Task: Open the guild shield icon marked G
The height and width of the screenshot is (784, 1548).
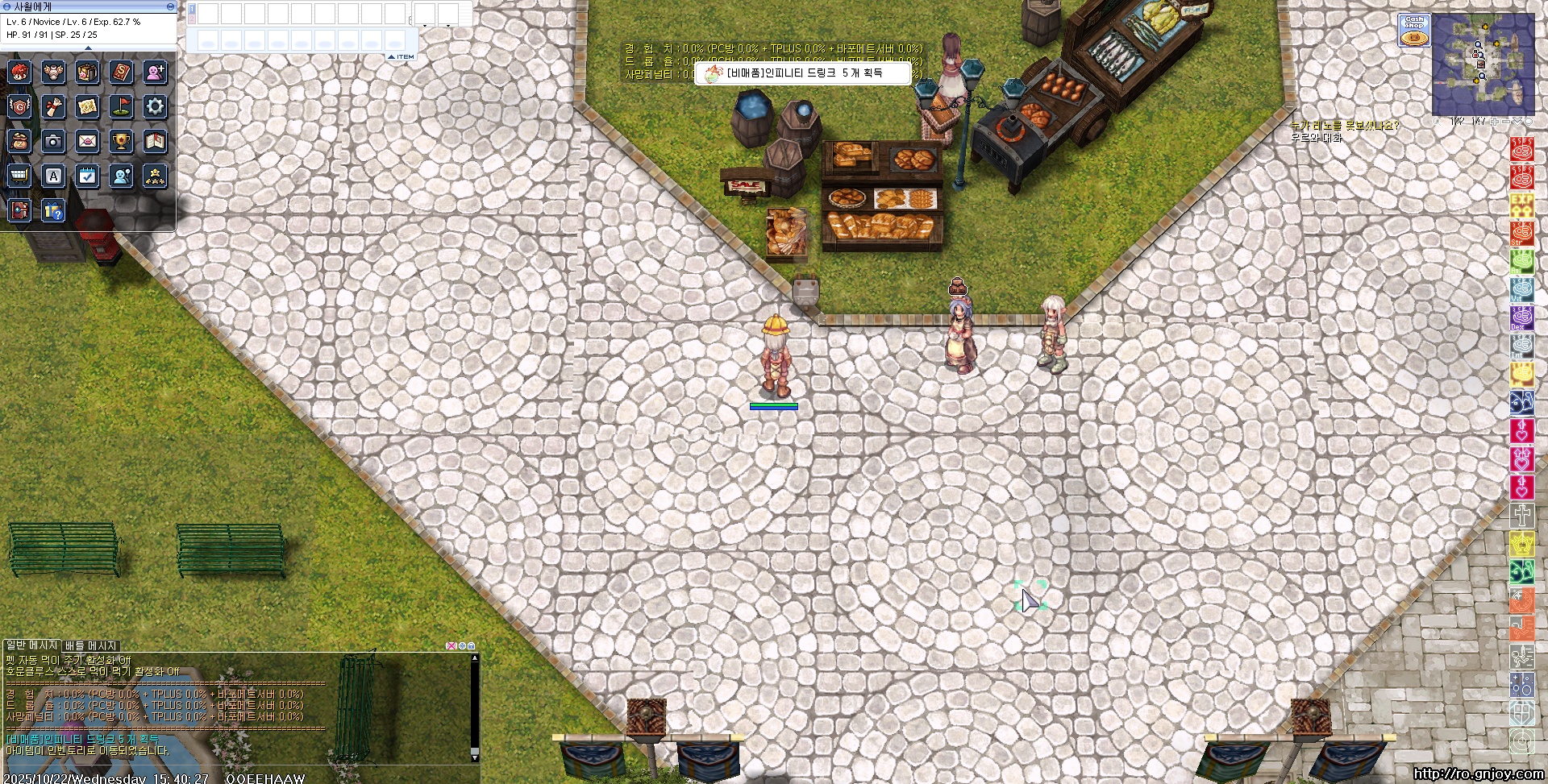Action: point(19,106)
